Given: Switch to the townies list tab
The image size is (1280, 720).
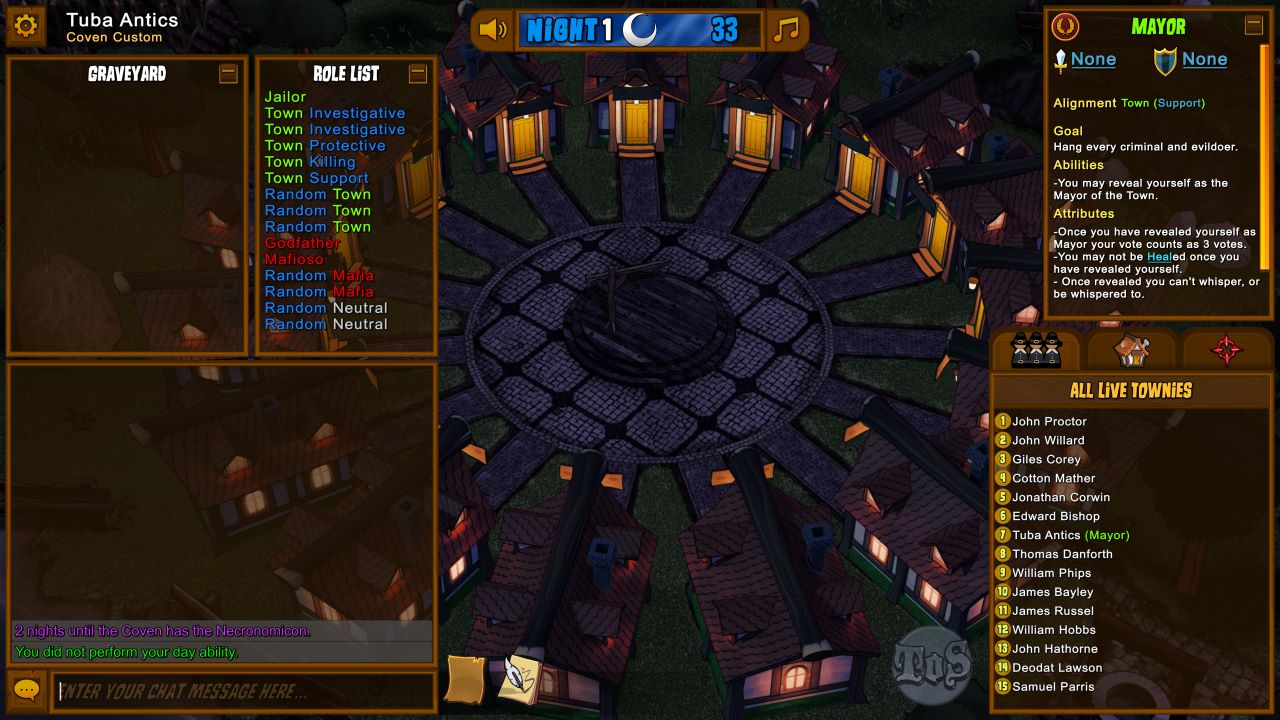Looking at the screenshot, I should [x=1035, y=350].
